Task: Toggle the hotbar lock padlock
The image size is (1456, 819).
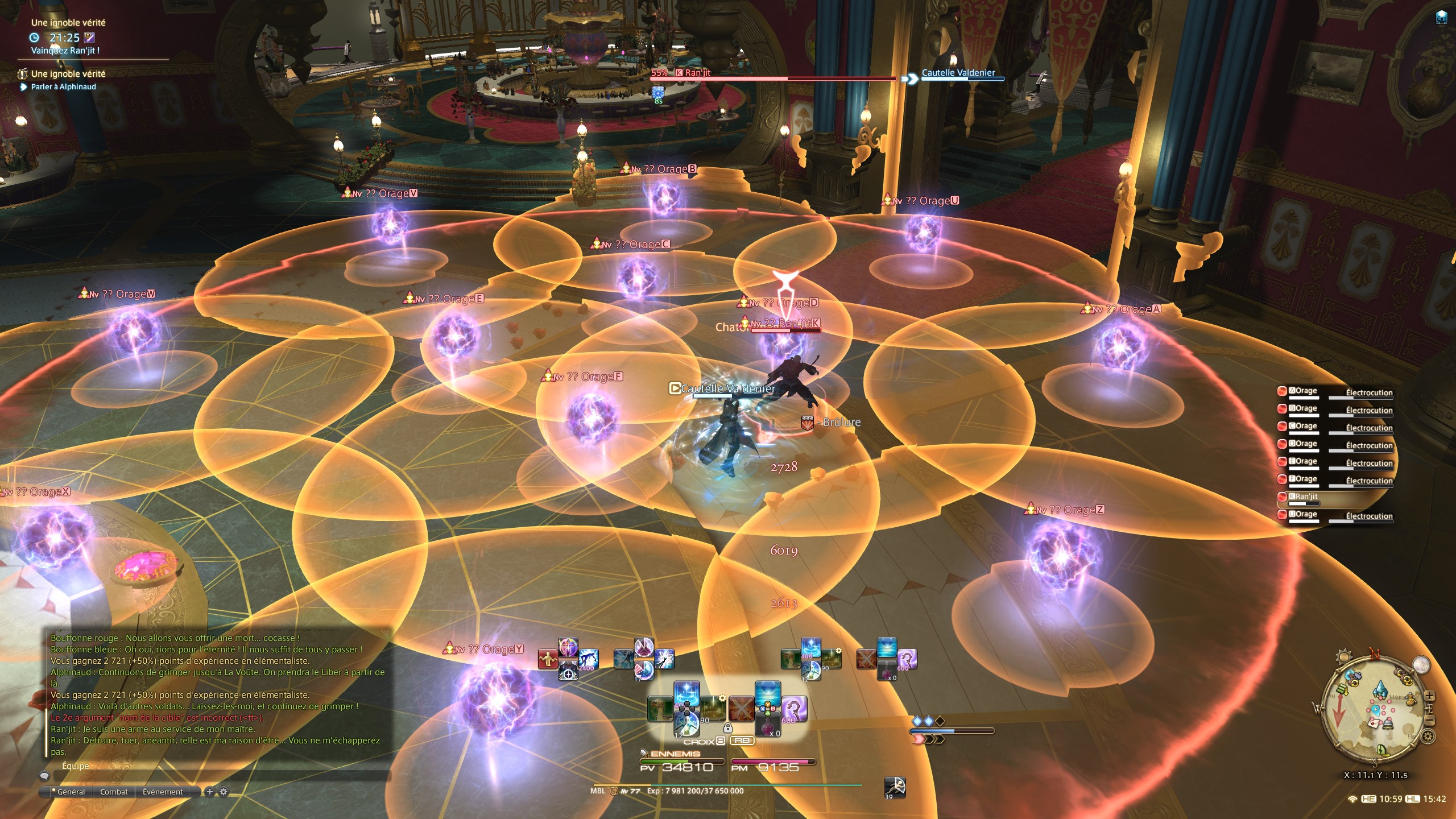Action: [x=727, y=728]
